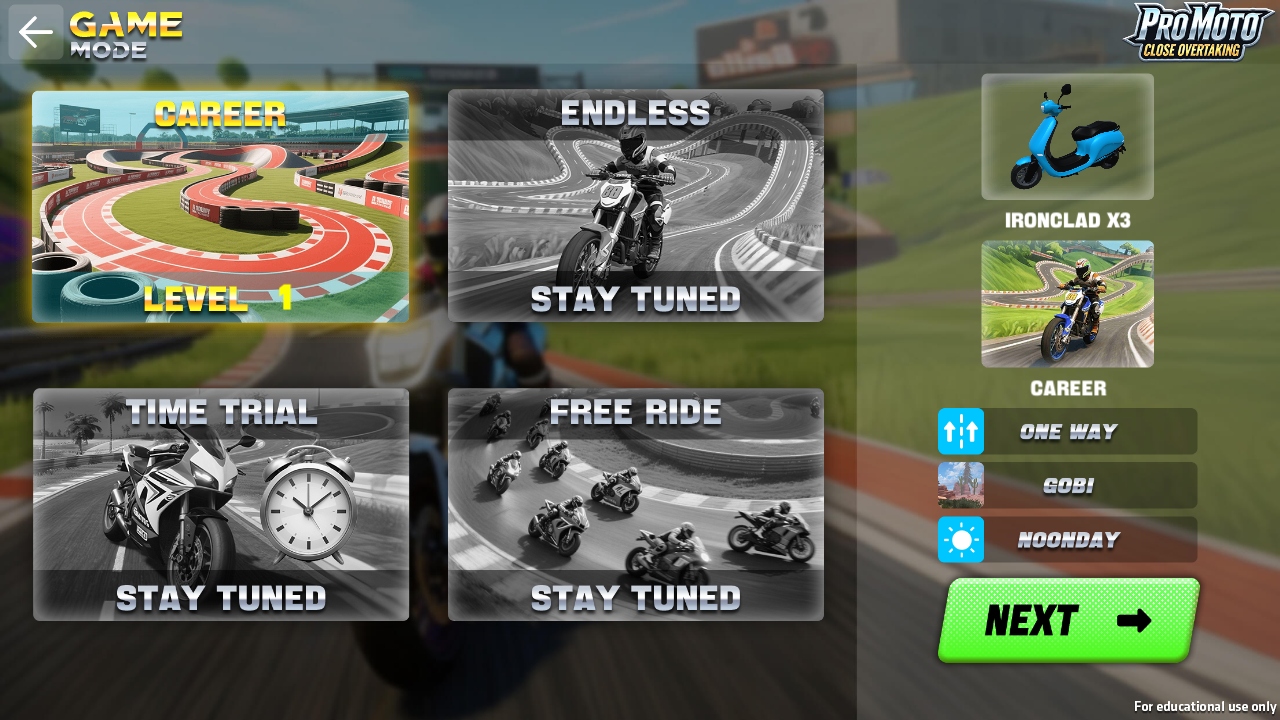
Task: Open the Ironclad X3 scooter thumbnail
Action: pos(1067,137)
